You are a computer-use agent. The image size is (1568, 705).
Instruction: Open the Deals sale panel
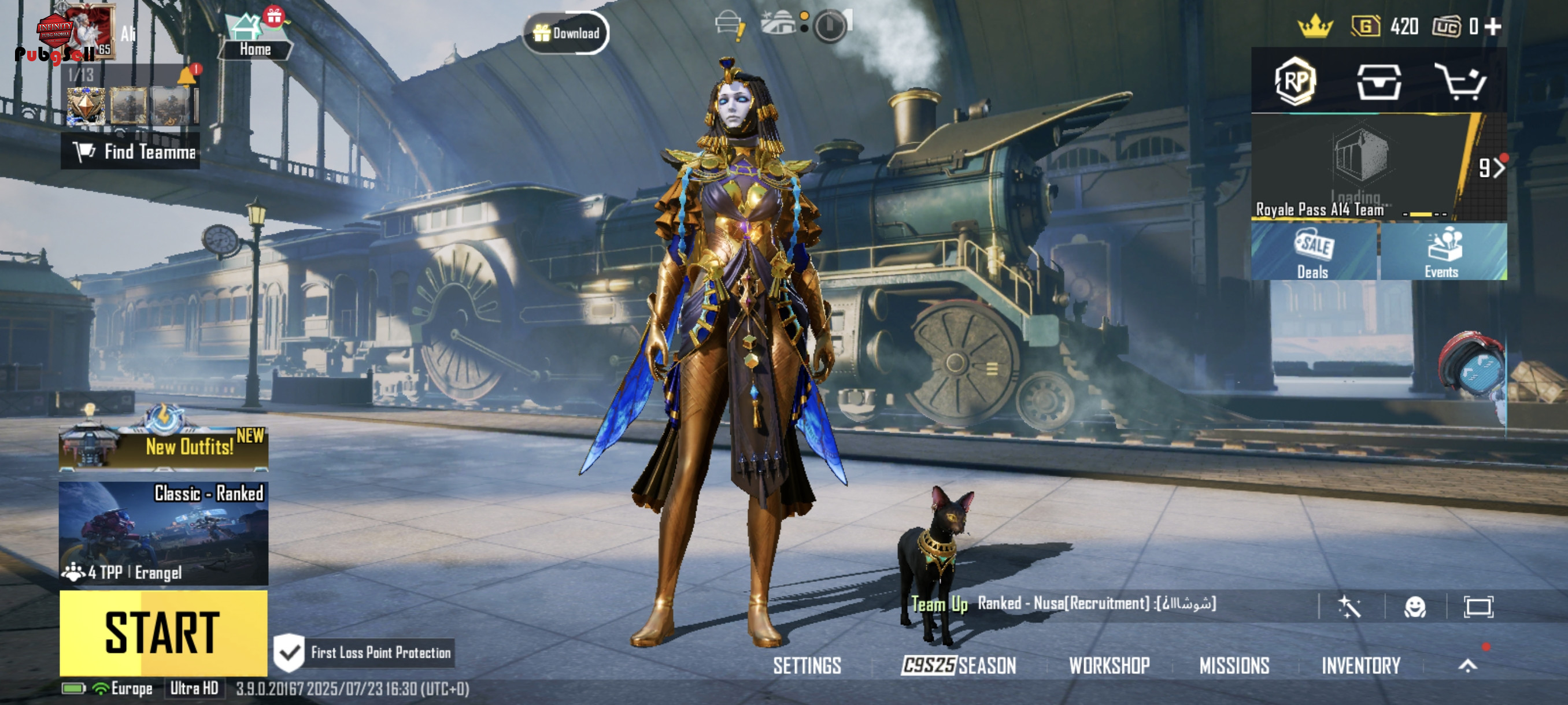[1314, 252]
